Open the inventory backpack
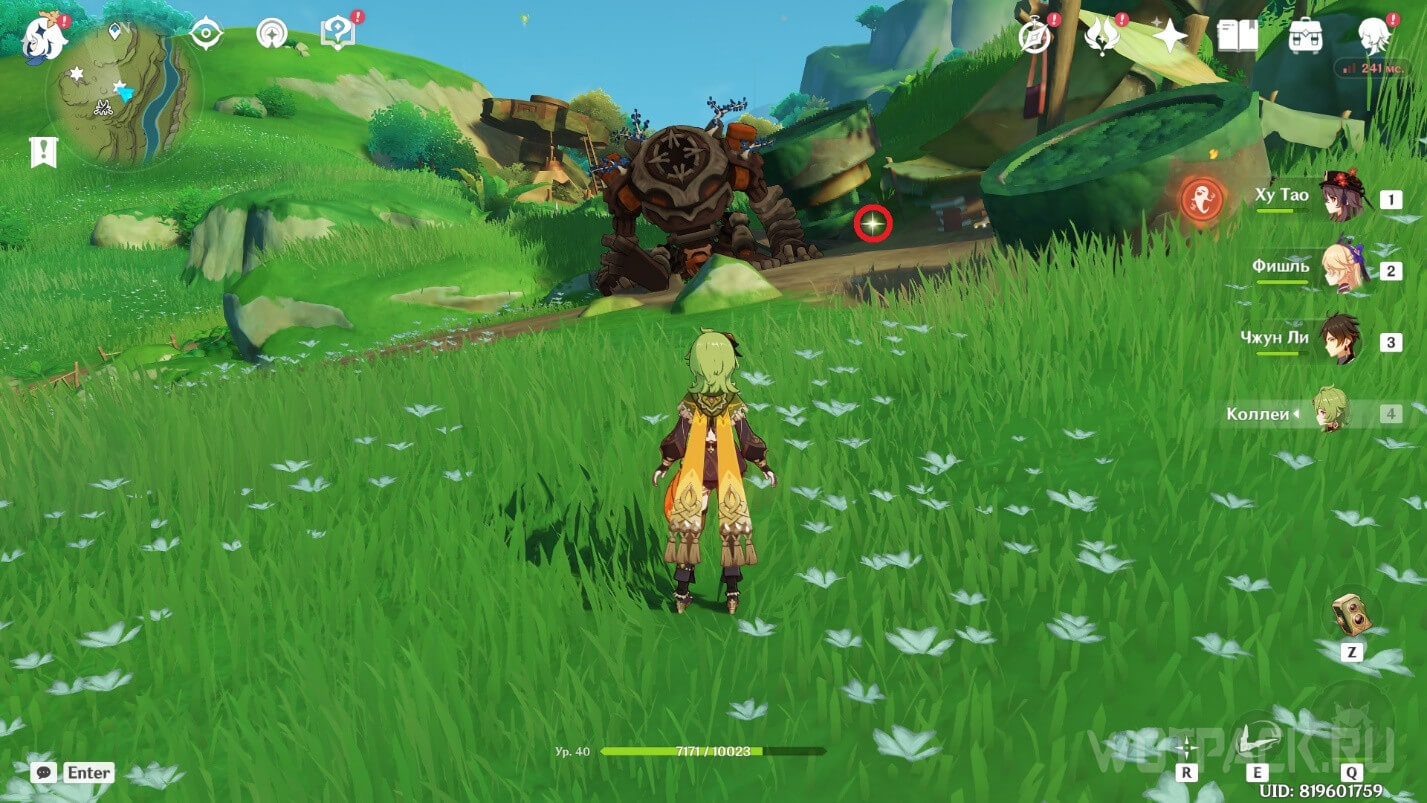The width and height of the screenshot is (1427, 803). [1306, 36]
